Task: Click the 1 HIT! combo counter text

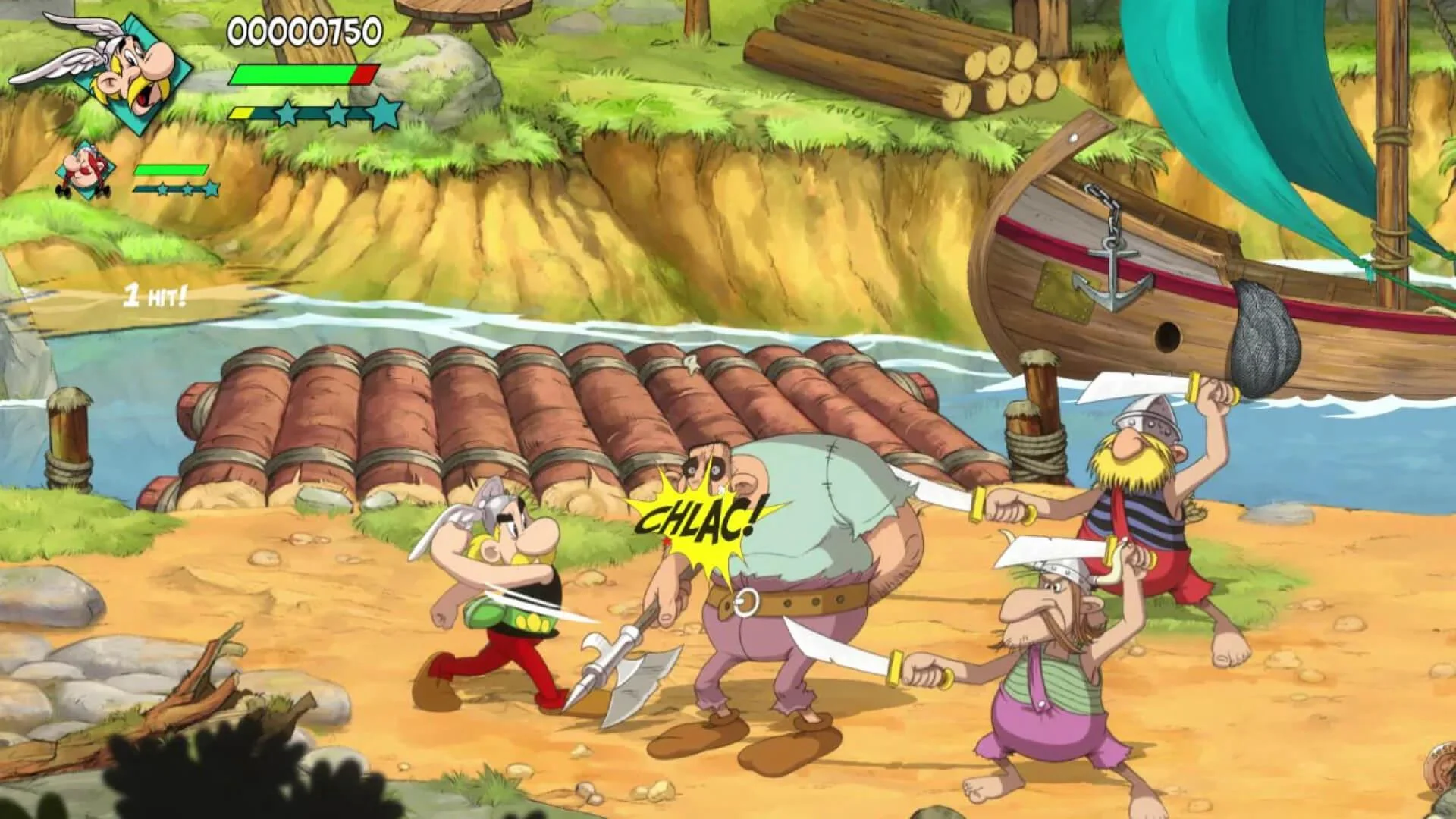Action: coord(155,297)
